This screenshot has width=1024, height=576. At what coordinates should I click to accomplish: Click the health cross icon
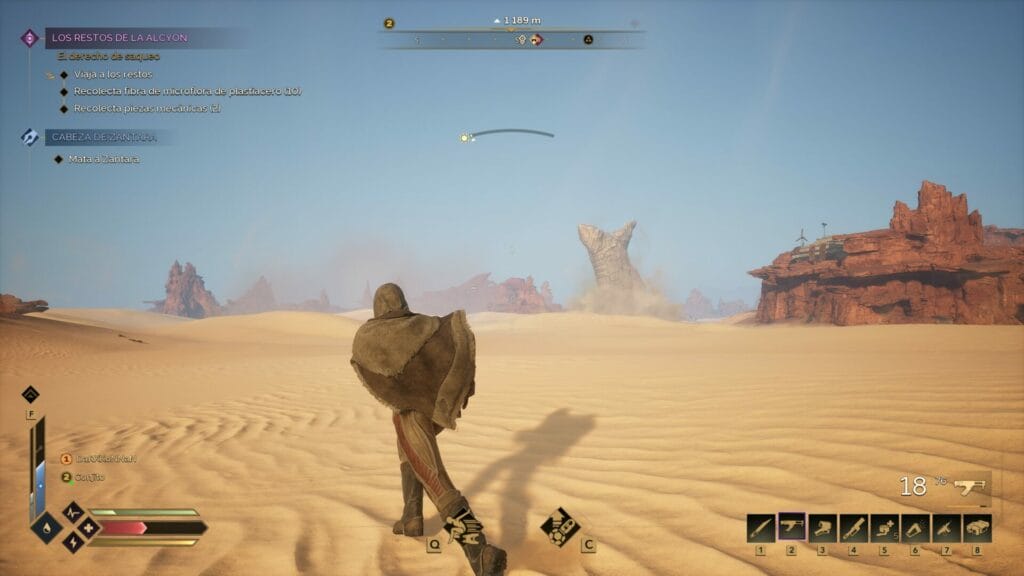point(87,526)
